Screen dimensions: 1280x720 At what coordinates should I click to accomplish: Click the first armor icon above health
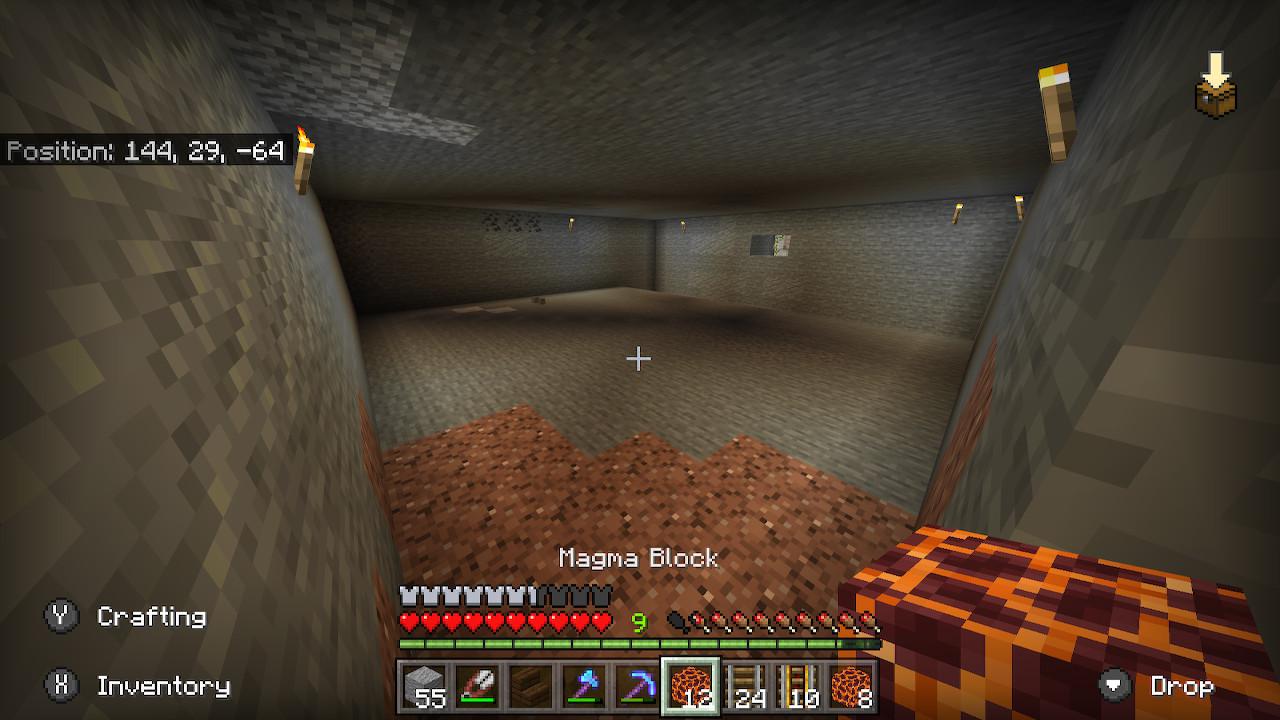click(408, 594)
